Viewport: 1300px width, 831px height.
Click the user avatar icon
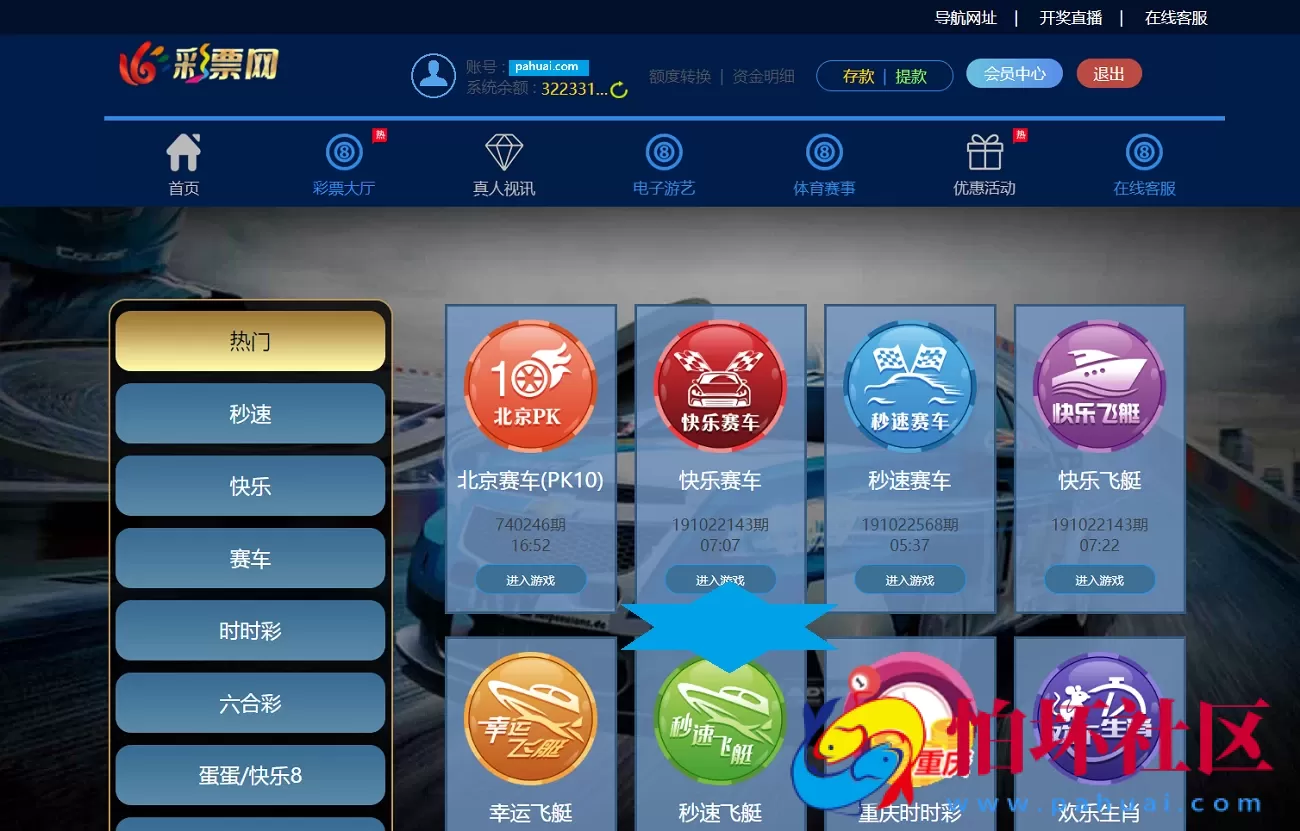pos(432,74)
